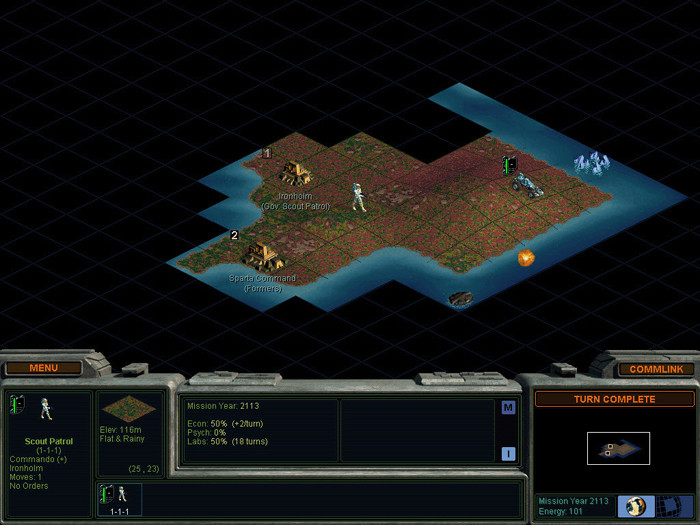Open the COMMLINK panel

click(x=656, y=369)
